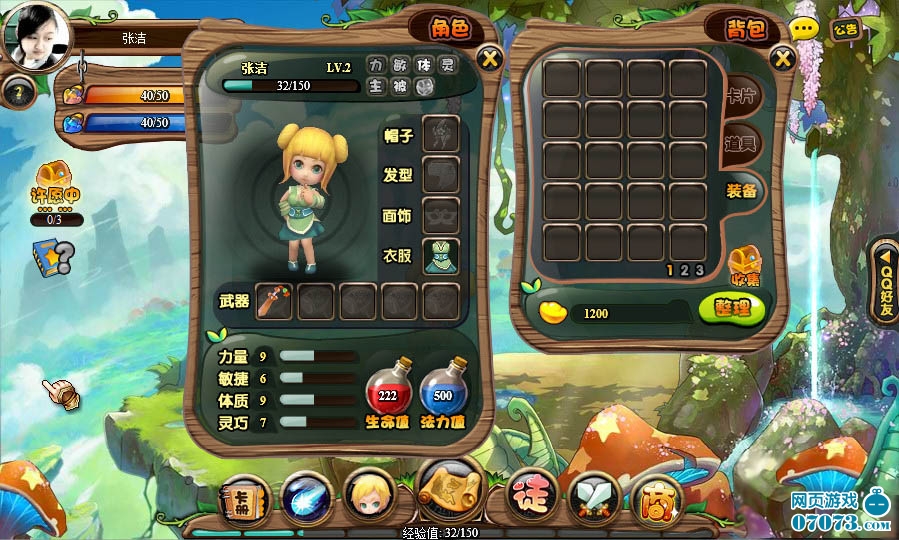
Task: Open the crossed swords battle menu
Action: (592, 495)
